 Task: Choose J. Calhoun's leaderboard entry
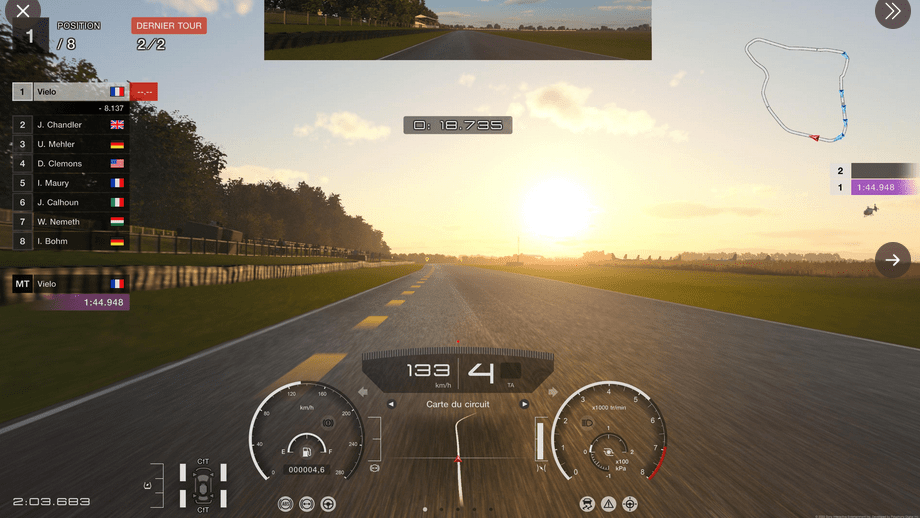coord(70,202)
